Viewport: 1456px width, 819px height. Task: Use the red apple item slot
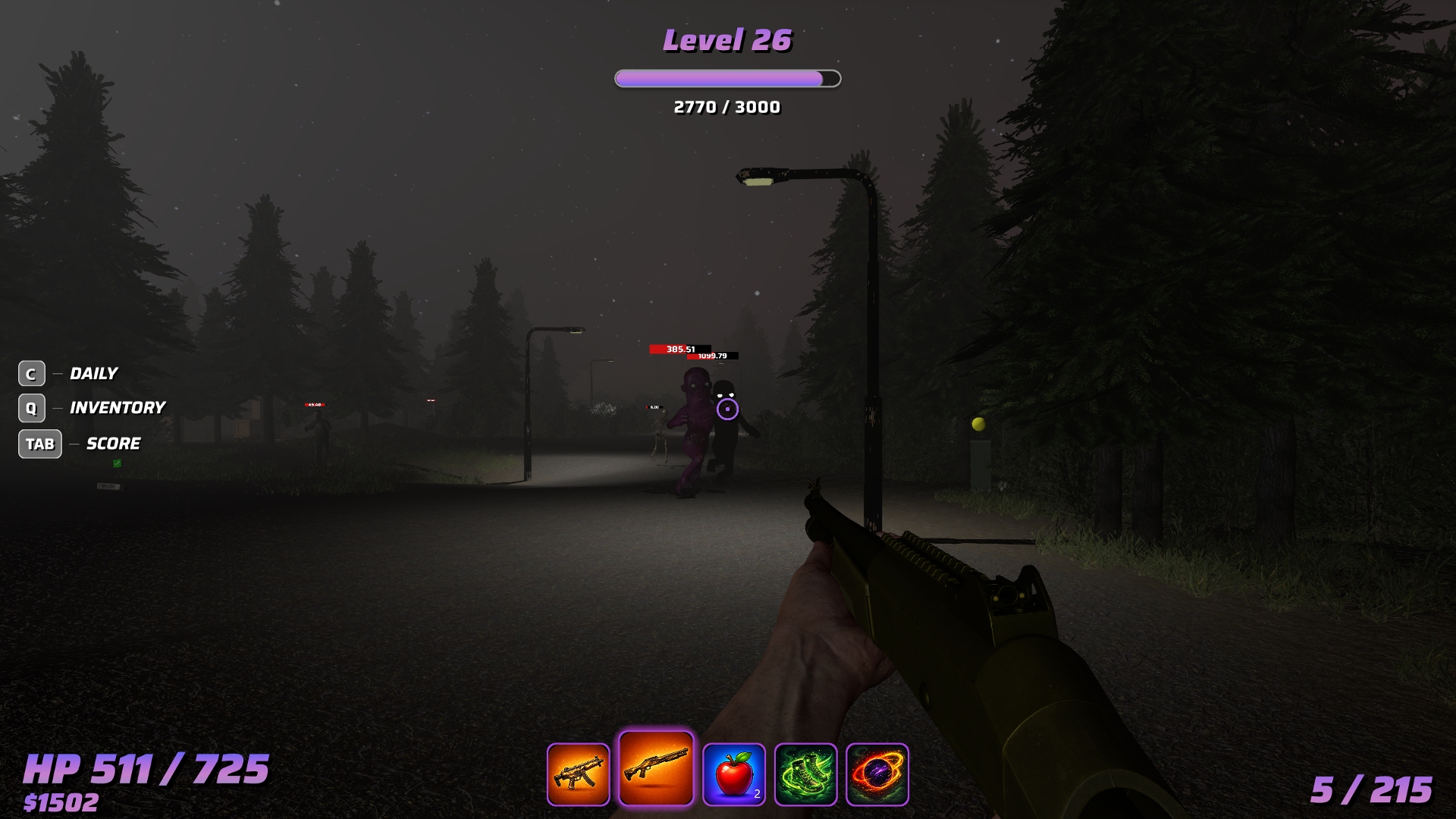(x=733, y=774)
